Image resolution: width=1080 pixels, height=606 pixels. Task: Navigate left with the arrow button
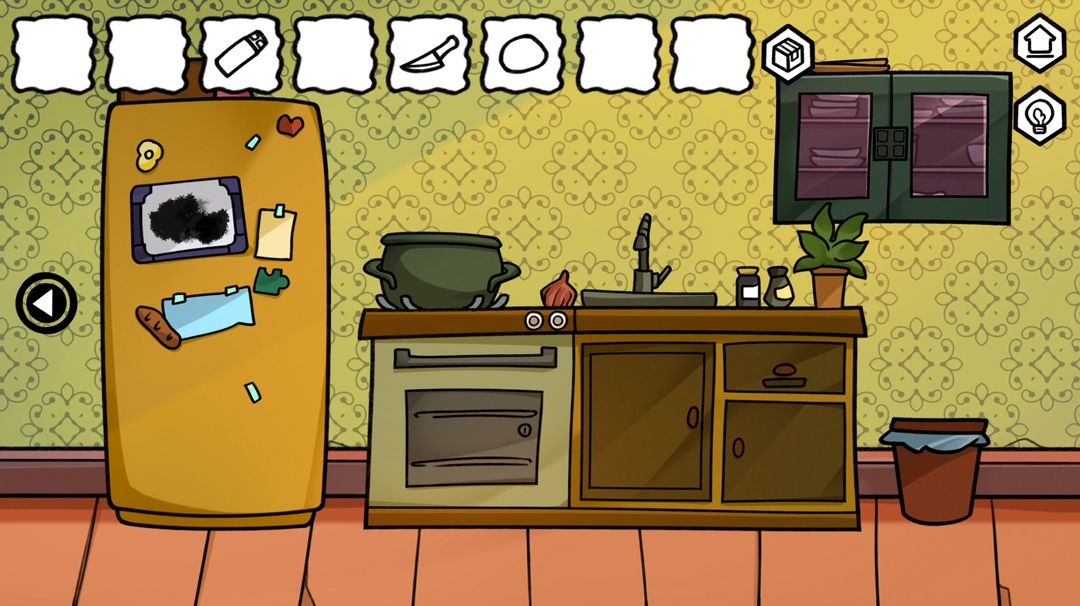coord(46,303)
